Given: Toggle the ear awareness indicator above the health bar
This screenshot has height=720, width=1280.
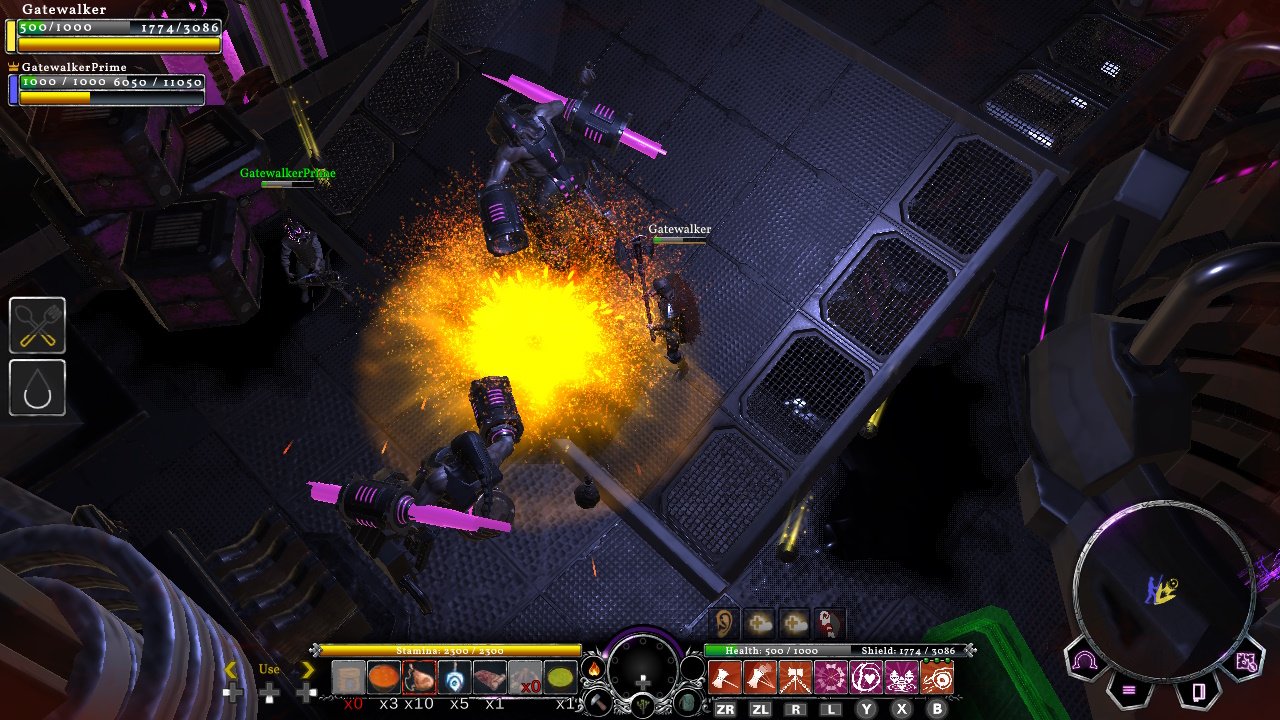Looking at the screenshot, I should pos(724,624).
